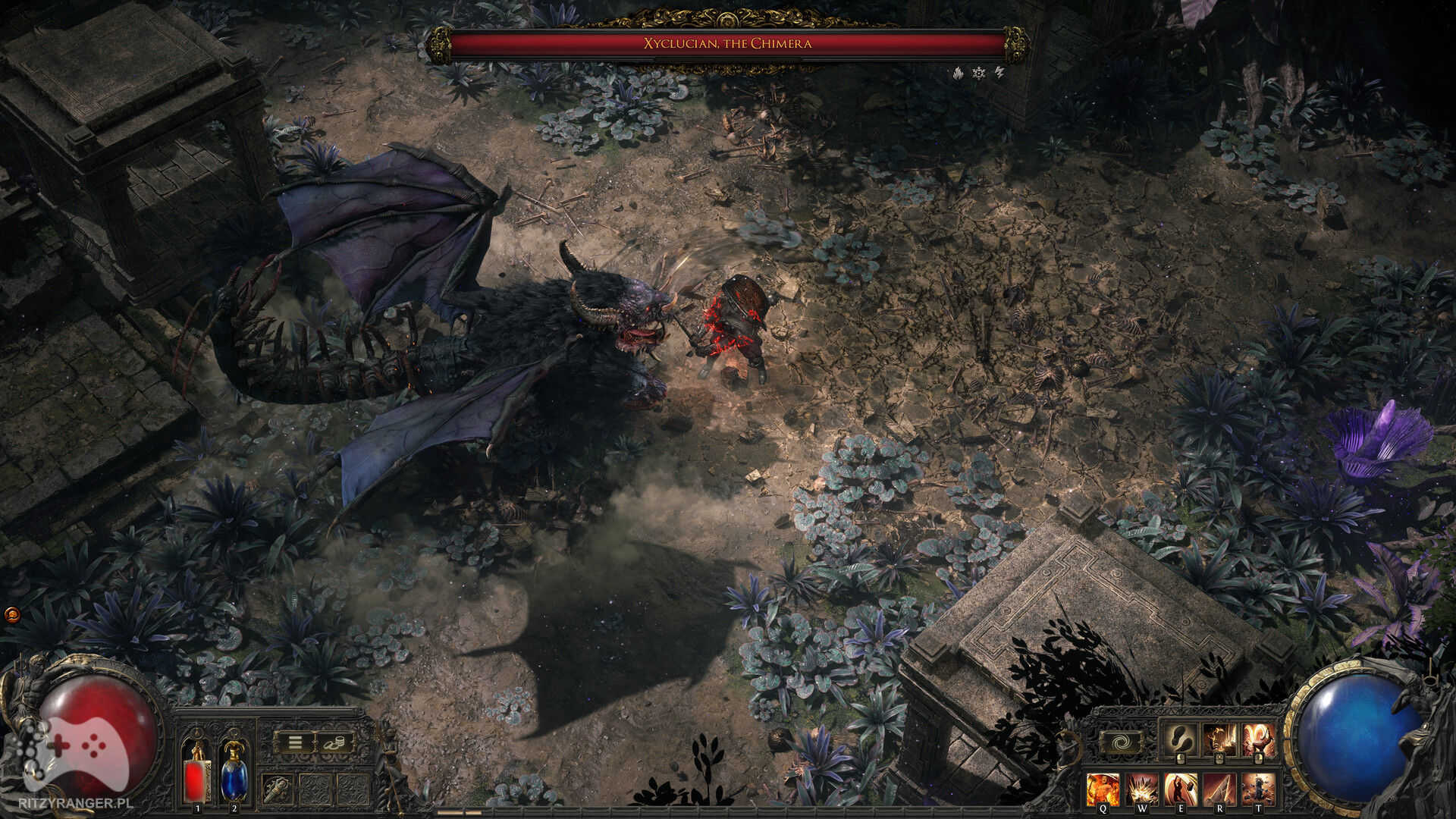Cast the hammer strike skill bound to E
Screen dimensions: 1456x819
(1181, 789)
